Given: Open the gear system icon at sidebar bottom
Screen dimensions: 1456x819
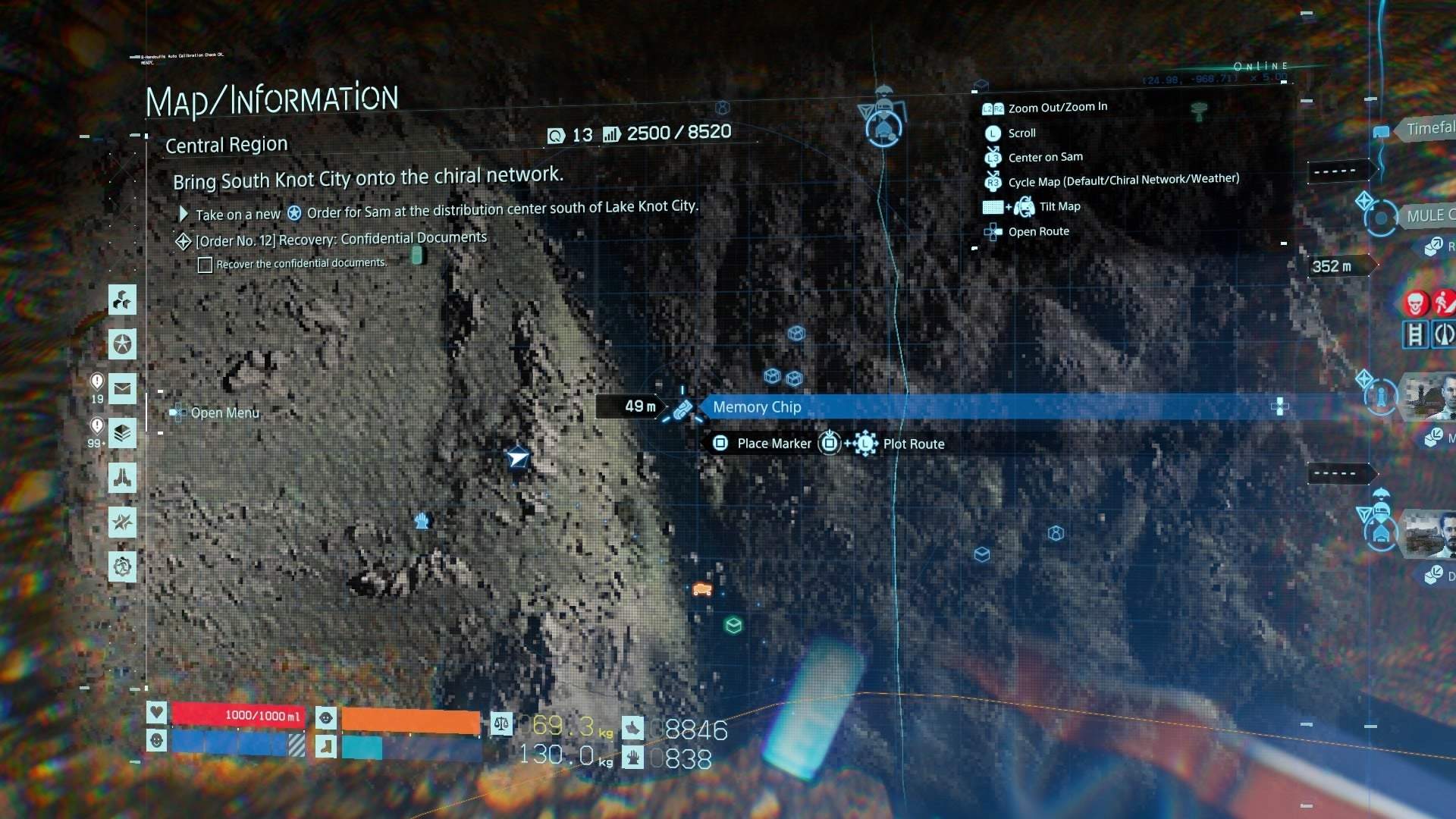Looking at the screenshot, I should click(123, 566).
